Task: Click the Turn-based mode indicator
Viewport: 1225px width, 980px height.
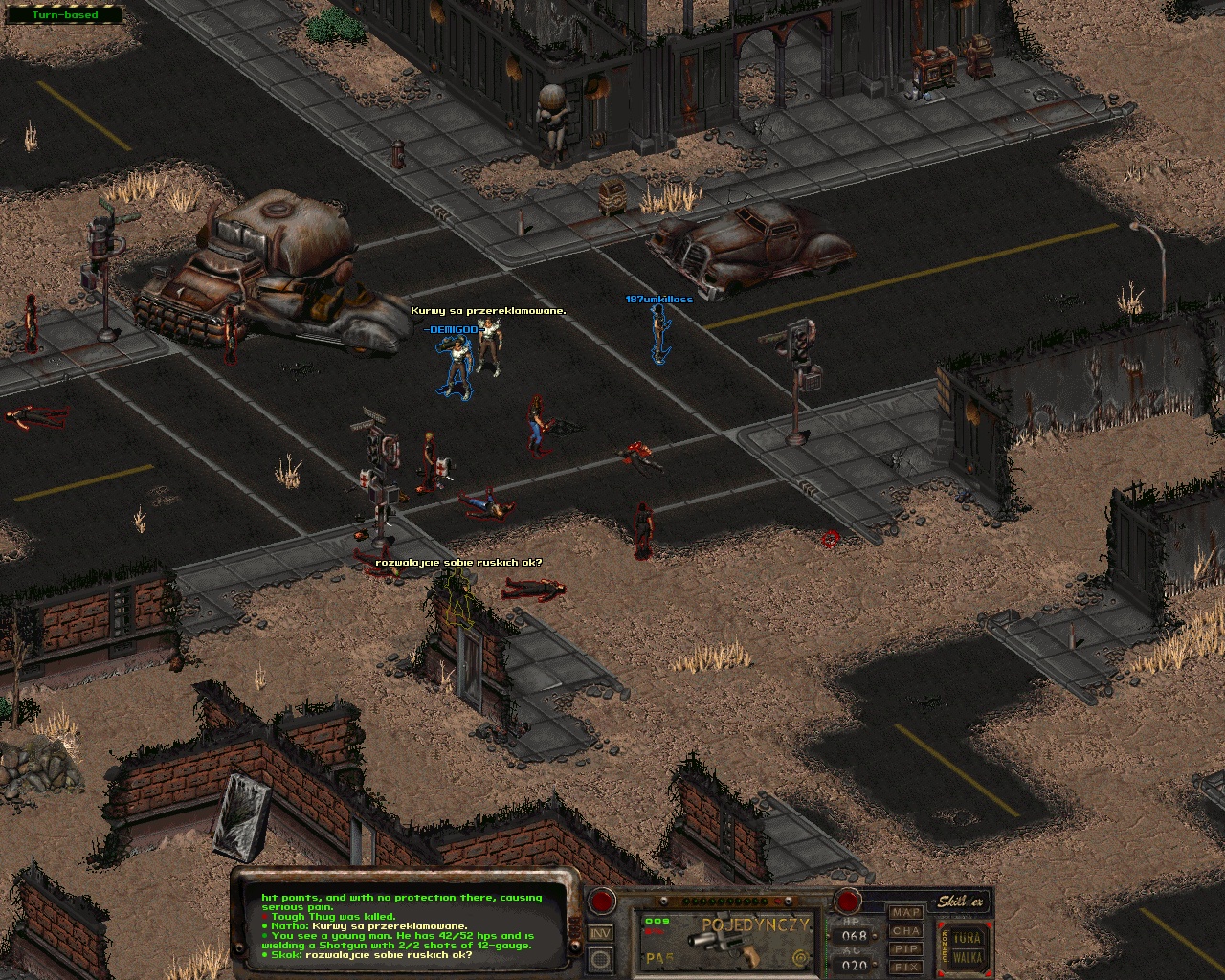Action: coord(64,15)
